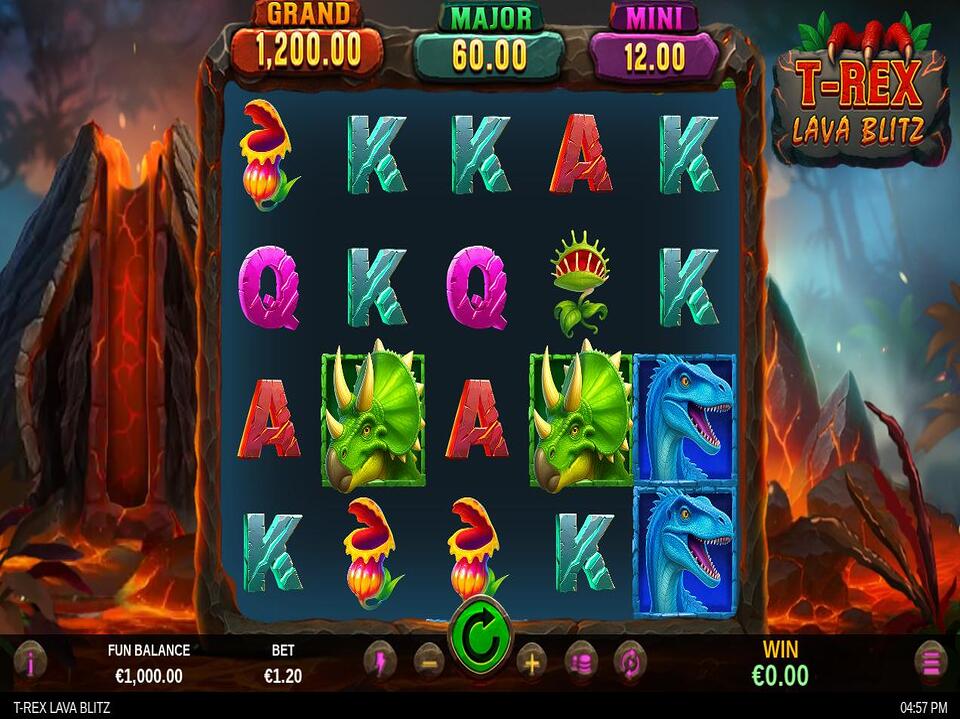The width and height of the screenshot is (960, 719).
Task: Increase the bet with the plus button
Action: tap(531, 662)
